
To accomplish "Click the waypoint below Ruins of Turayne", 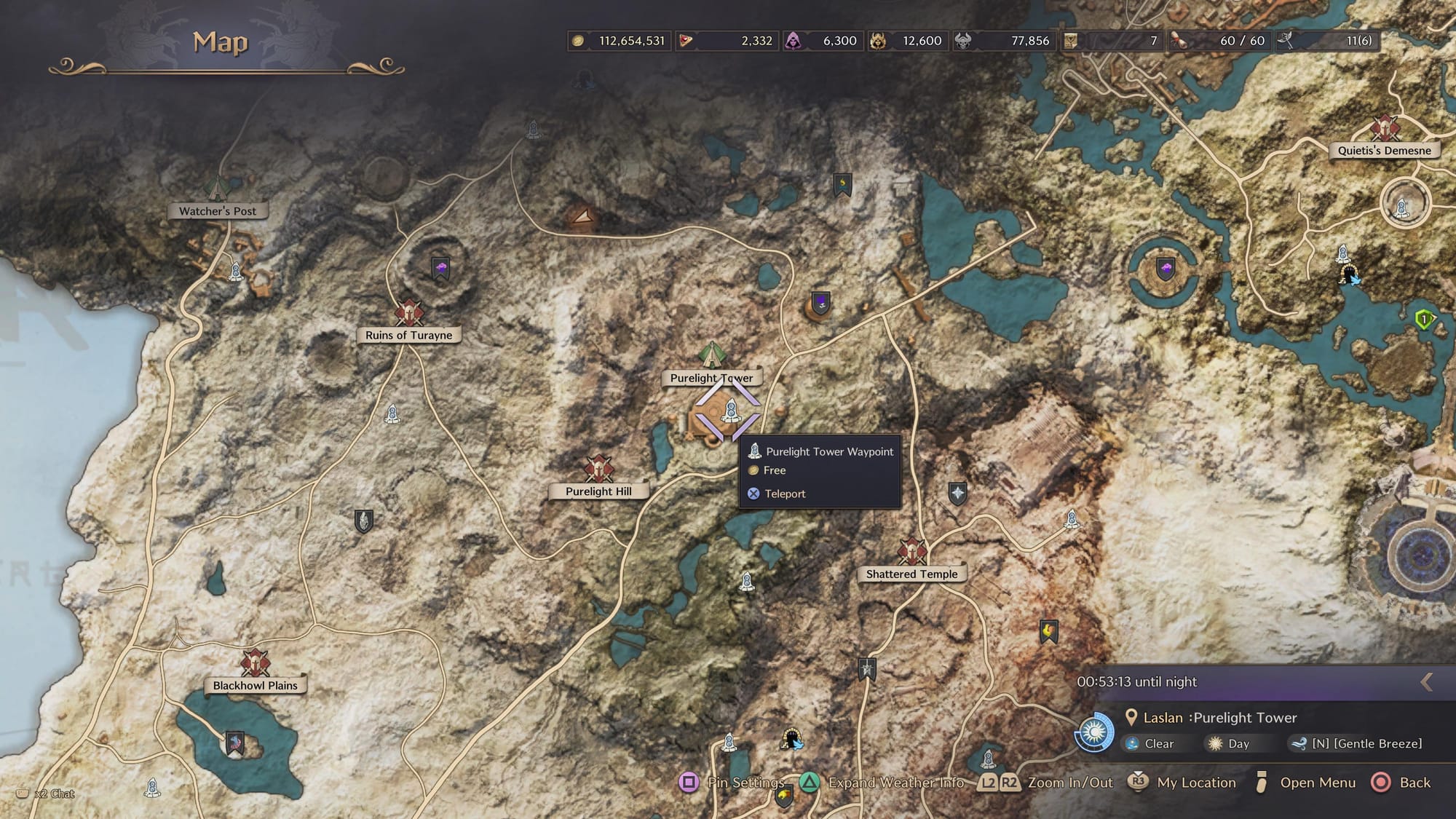I will pos(392,414).
